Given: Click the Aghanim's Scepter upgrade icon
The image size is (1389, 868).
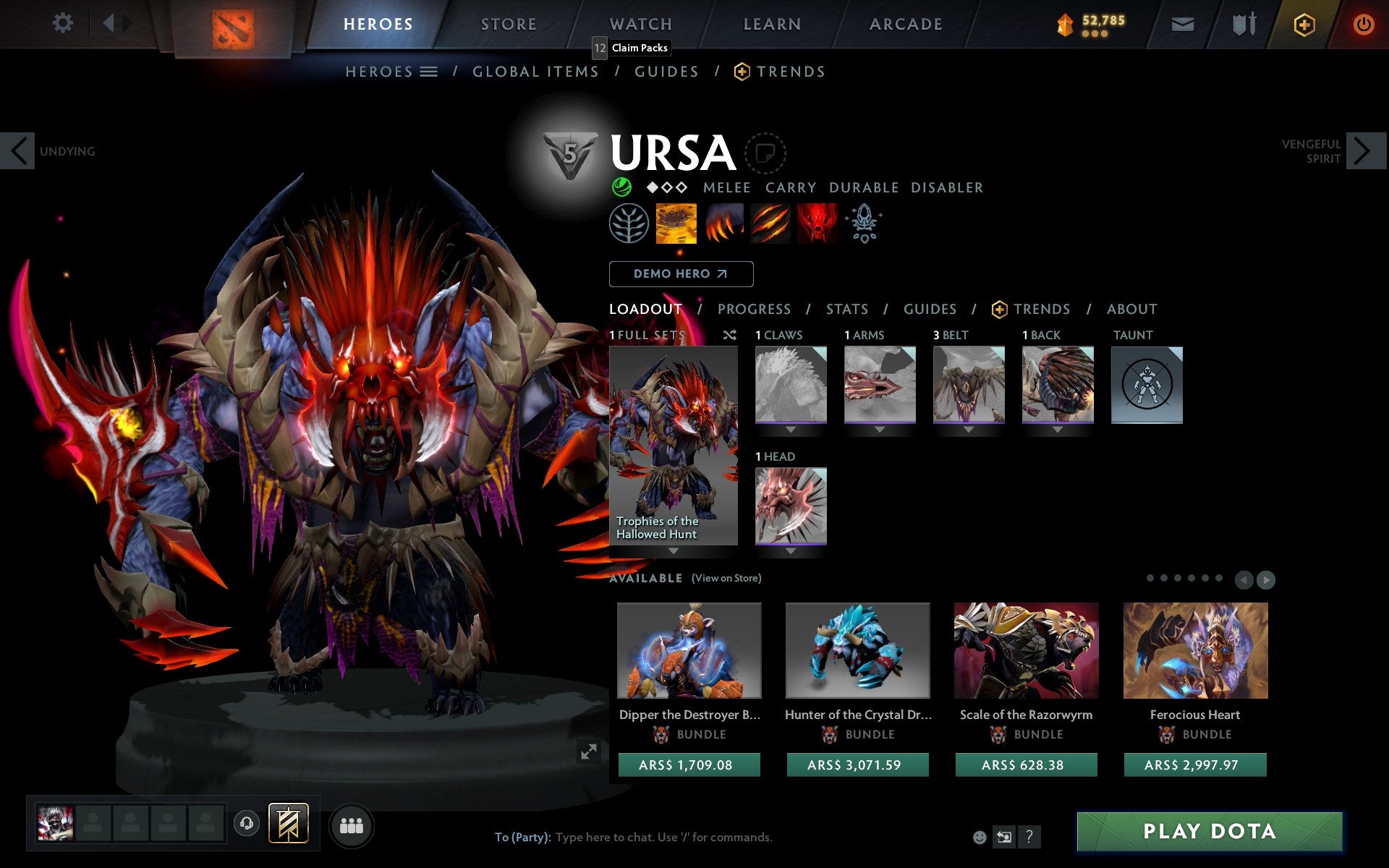Looking at the screenshot, I should tap(864, 224).
